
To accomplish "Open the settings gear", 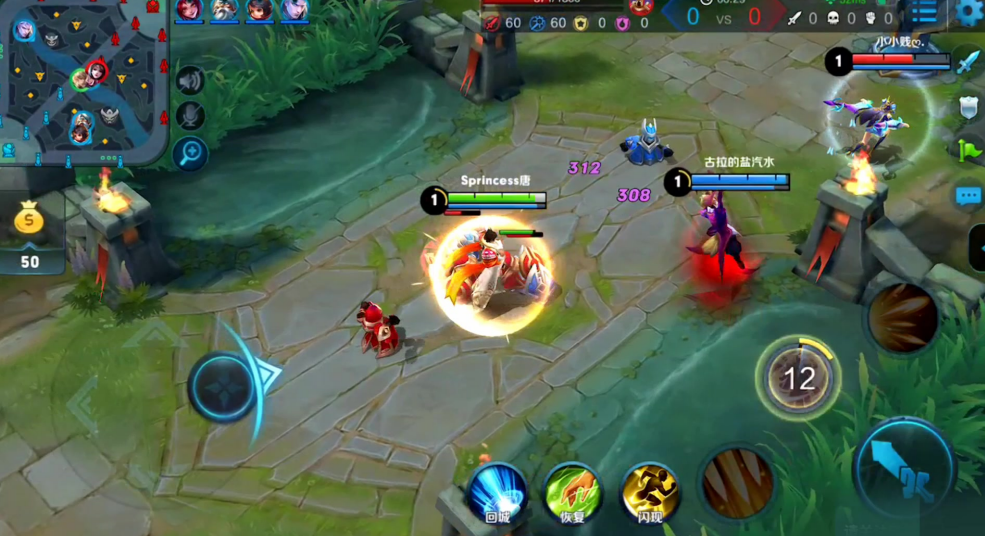I will [x=968, y=13].
